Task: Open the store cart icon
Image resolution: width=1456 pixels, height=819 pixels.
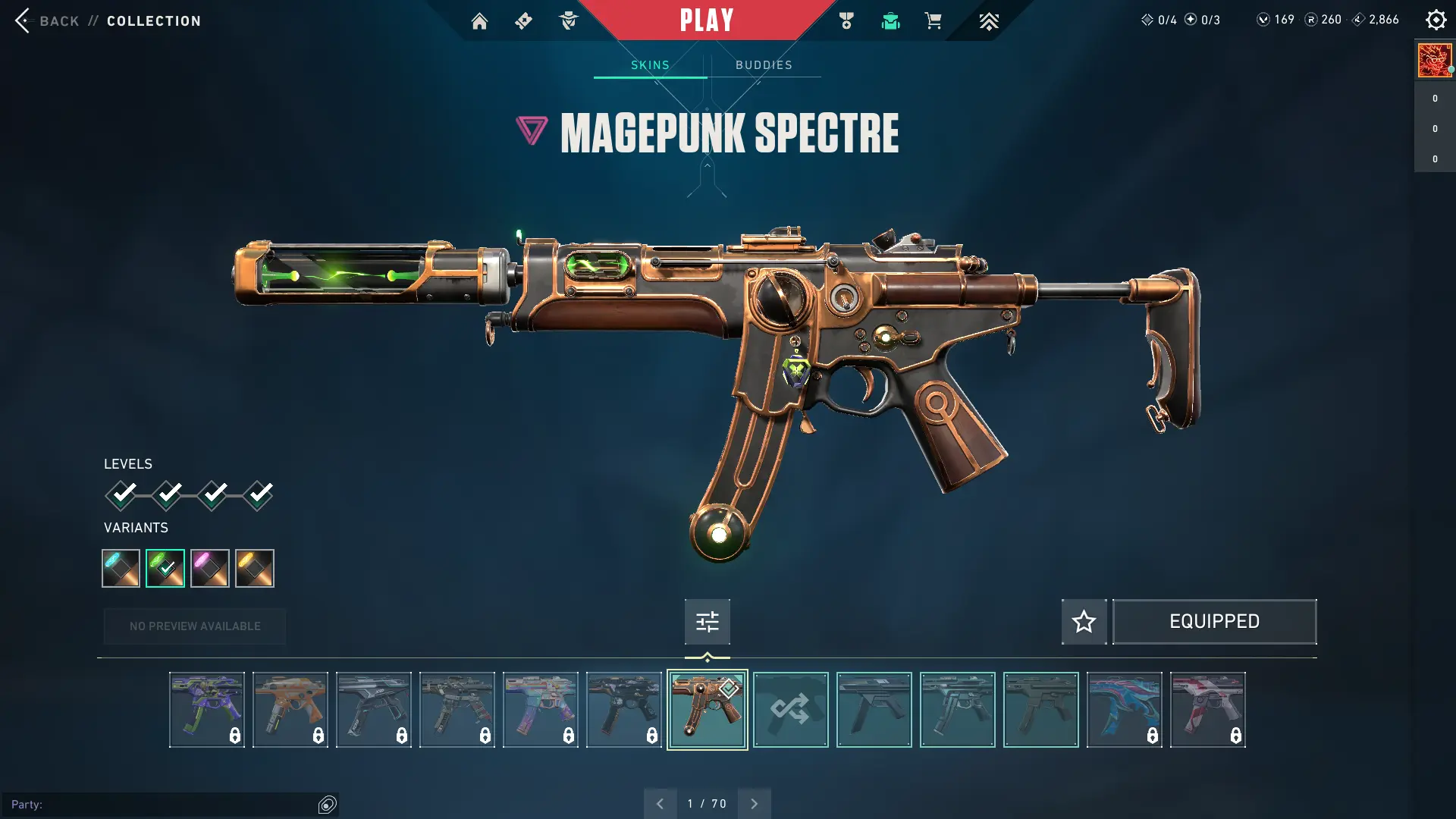Action: (x=934, y=21)
